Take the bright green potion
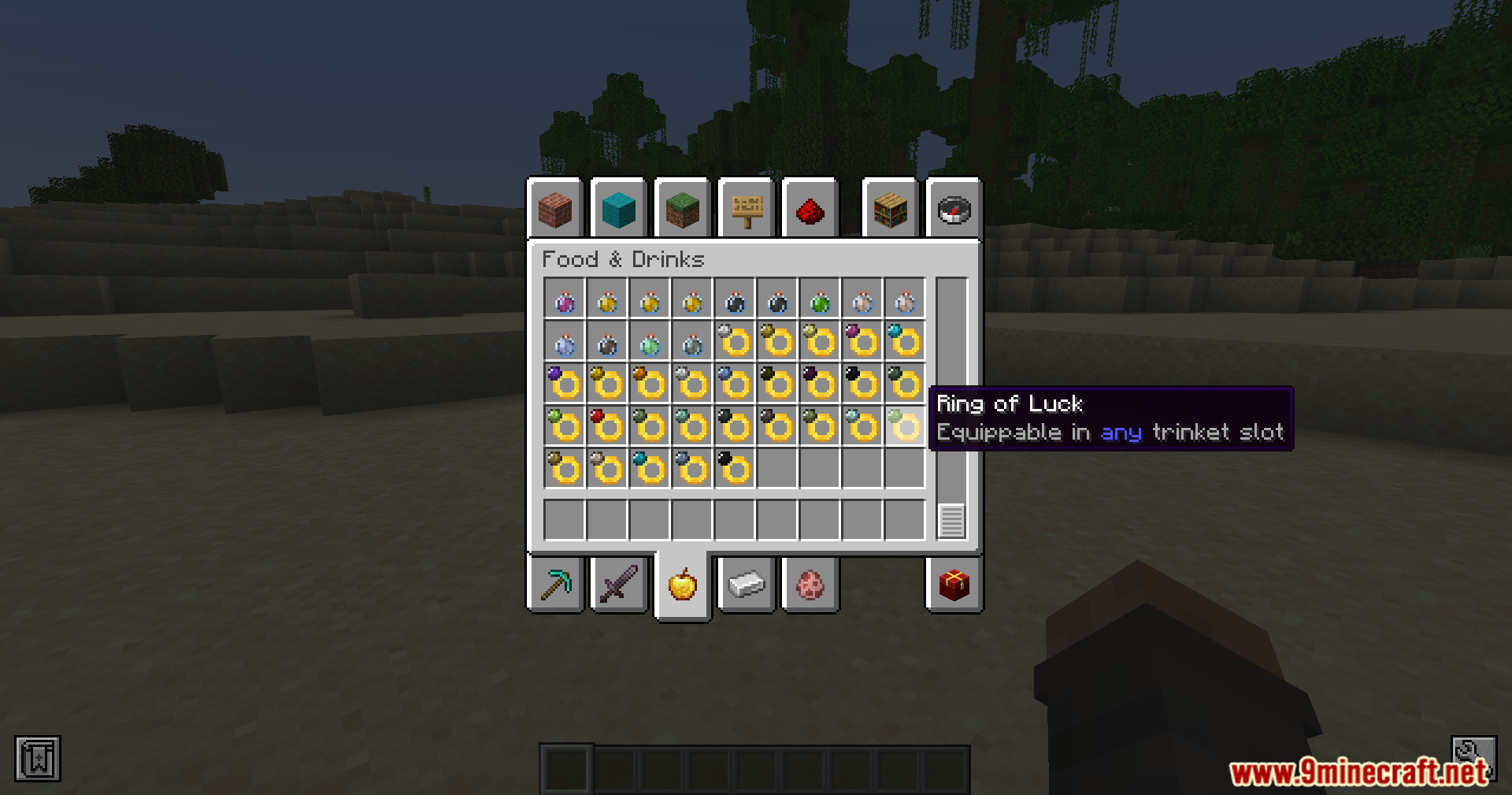Viewport: 1512px width, 795px height. pyautogui.click(x=820, y=302)
